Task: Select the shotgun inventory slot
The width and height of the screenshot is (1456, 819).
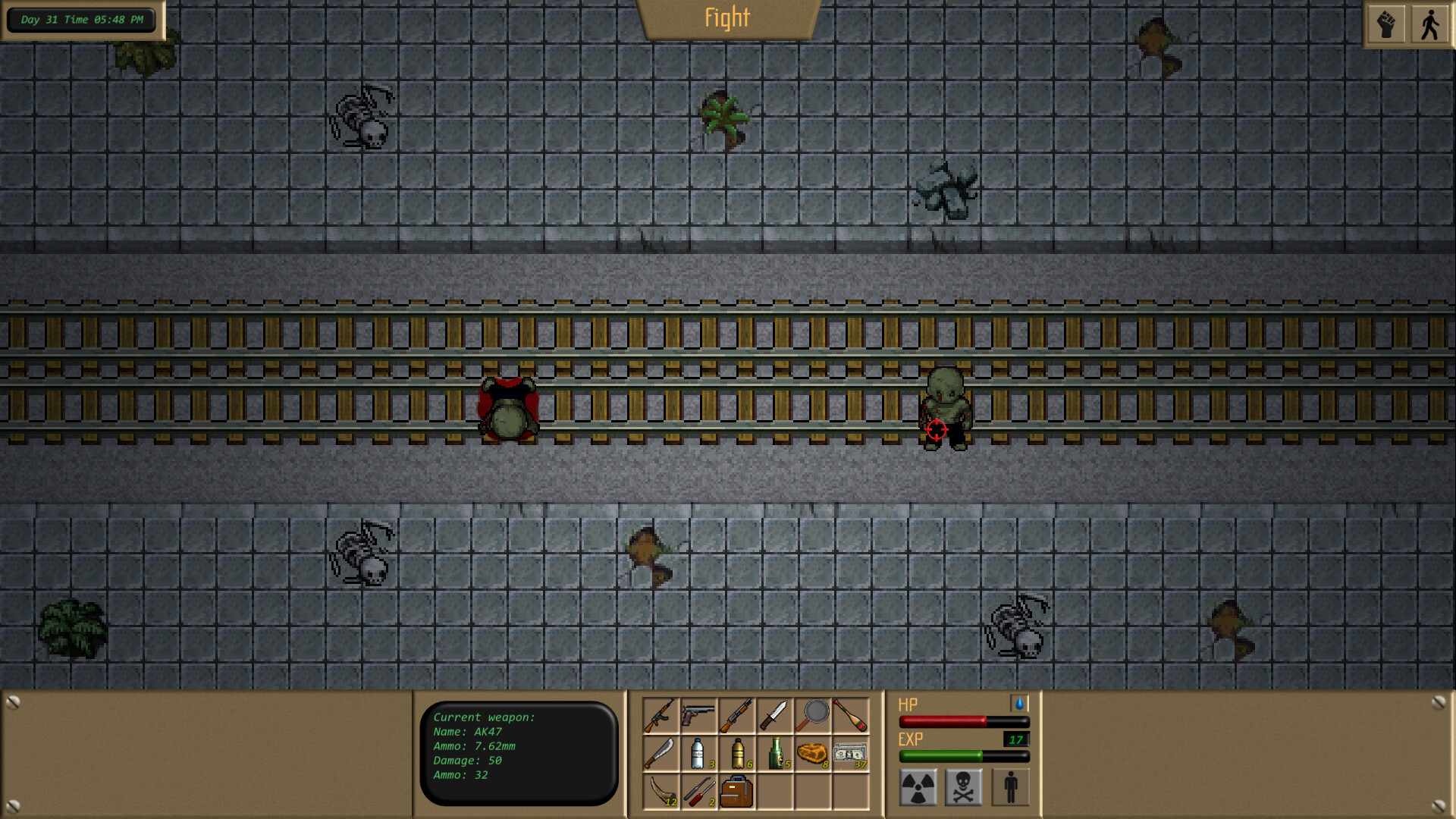Action: click(x=736, y=715)
